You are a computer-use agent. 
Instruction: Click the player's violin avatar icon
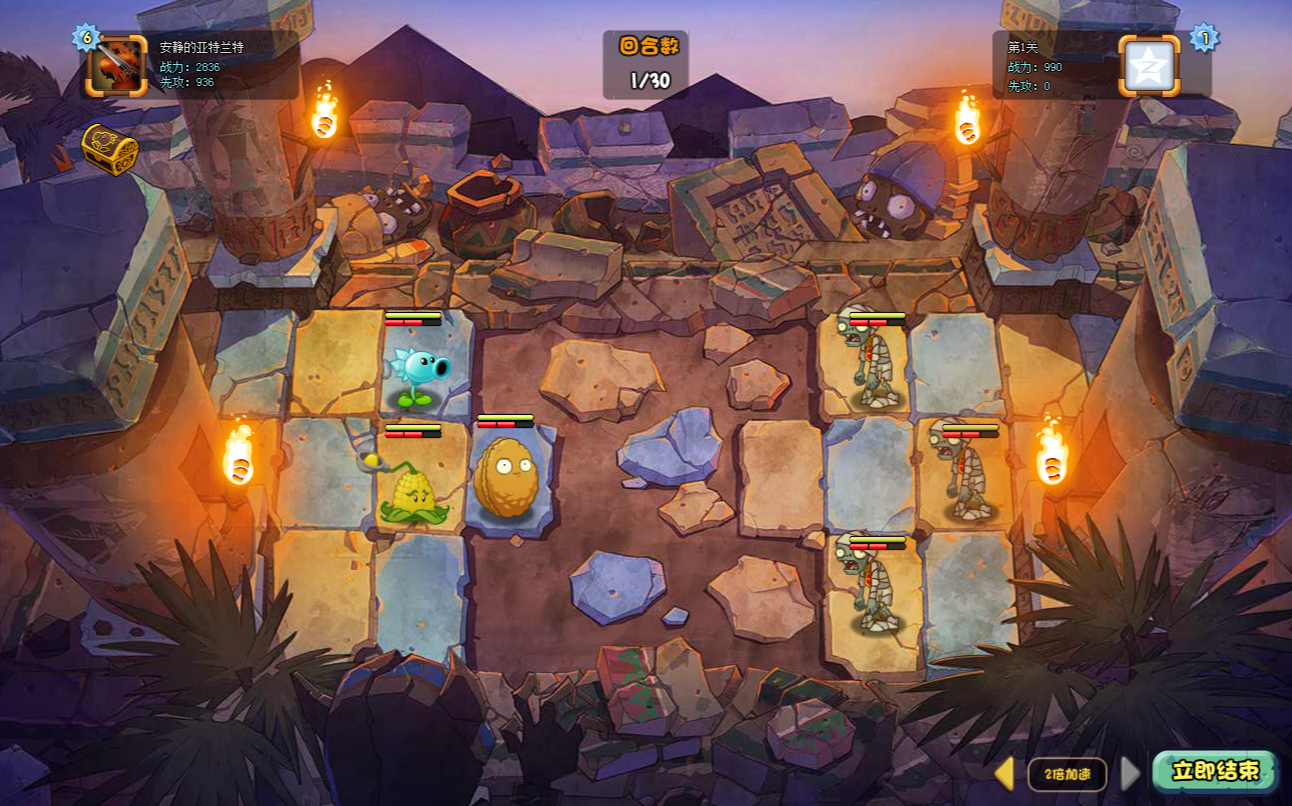[117, 68]
